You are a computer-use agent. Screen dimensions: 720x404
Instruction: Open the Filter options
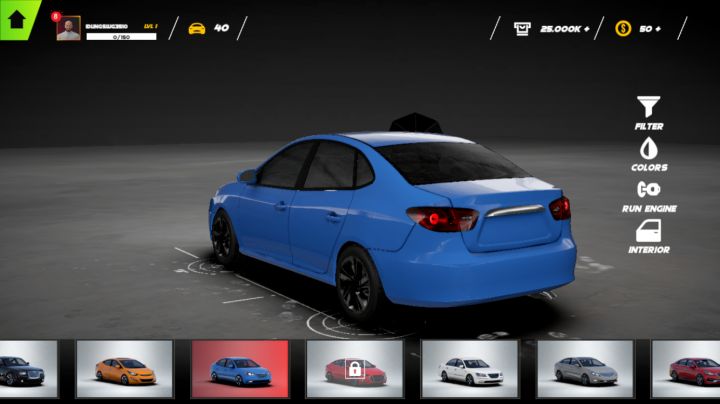[x=649, y=111]
